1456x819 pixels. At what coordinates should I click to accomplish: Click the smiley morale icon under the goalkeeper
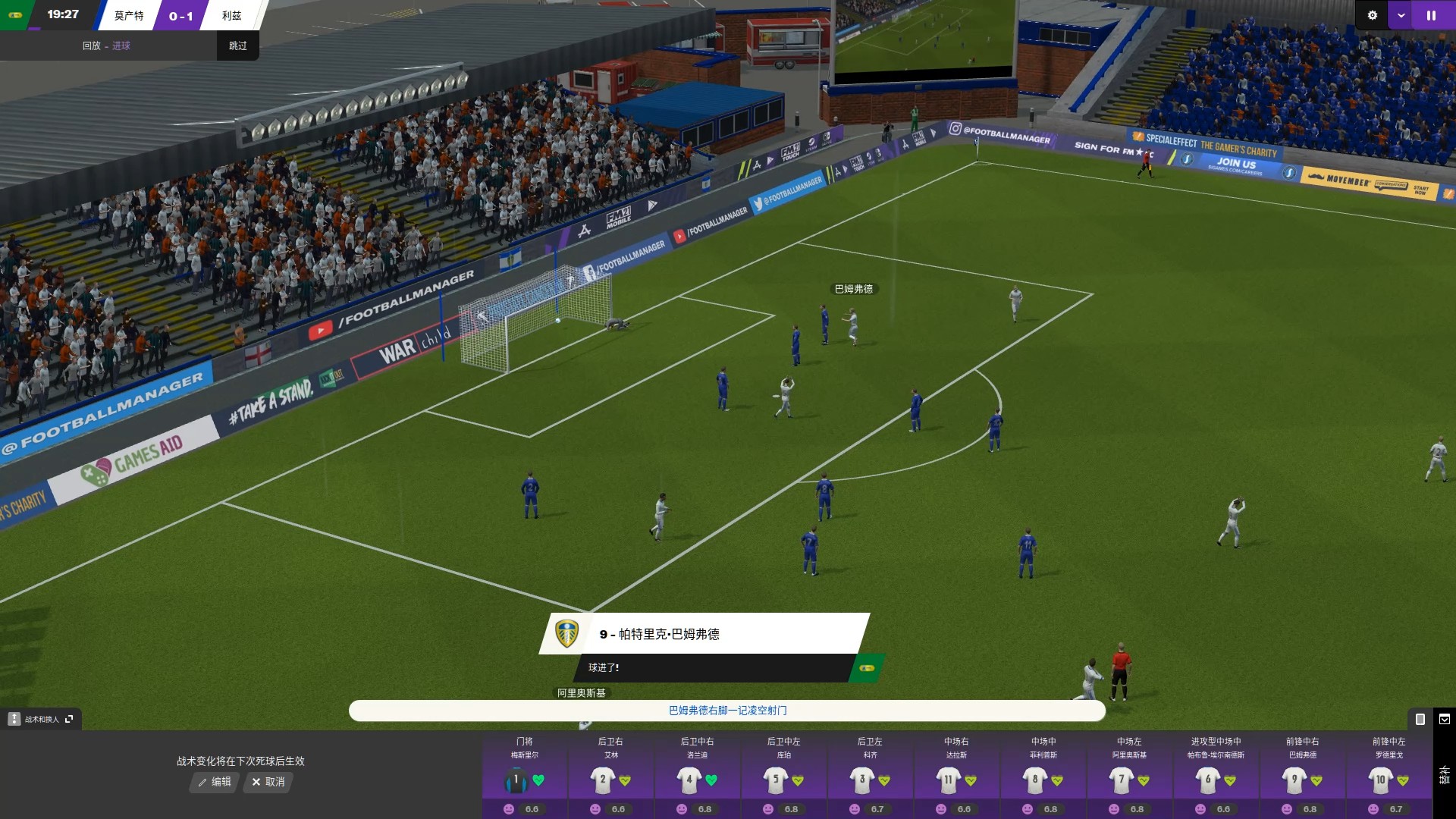508,810
